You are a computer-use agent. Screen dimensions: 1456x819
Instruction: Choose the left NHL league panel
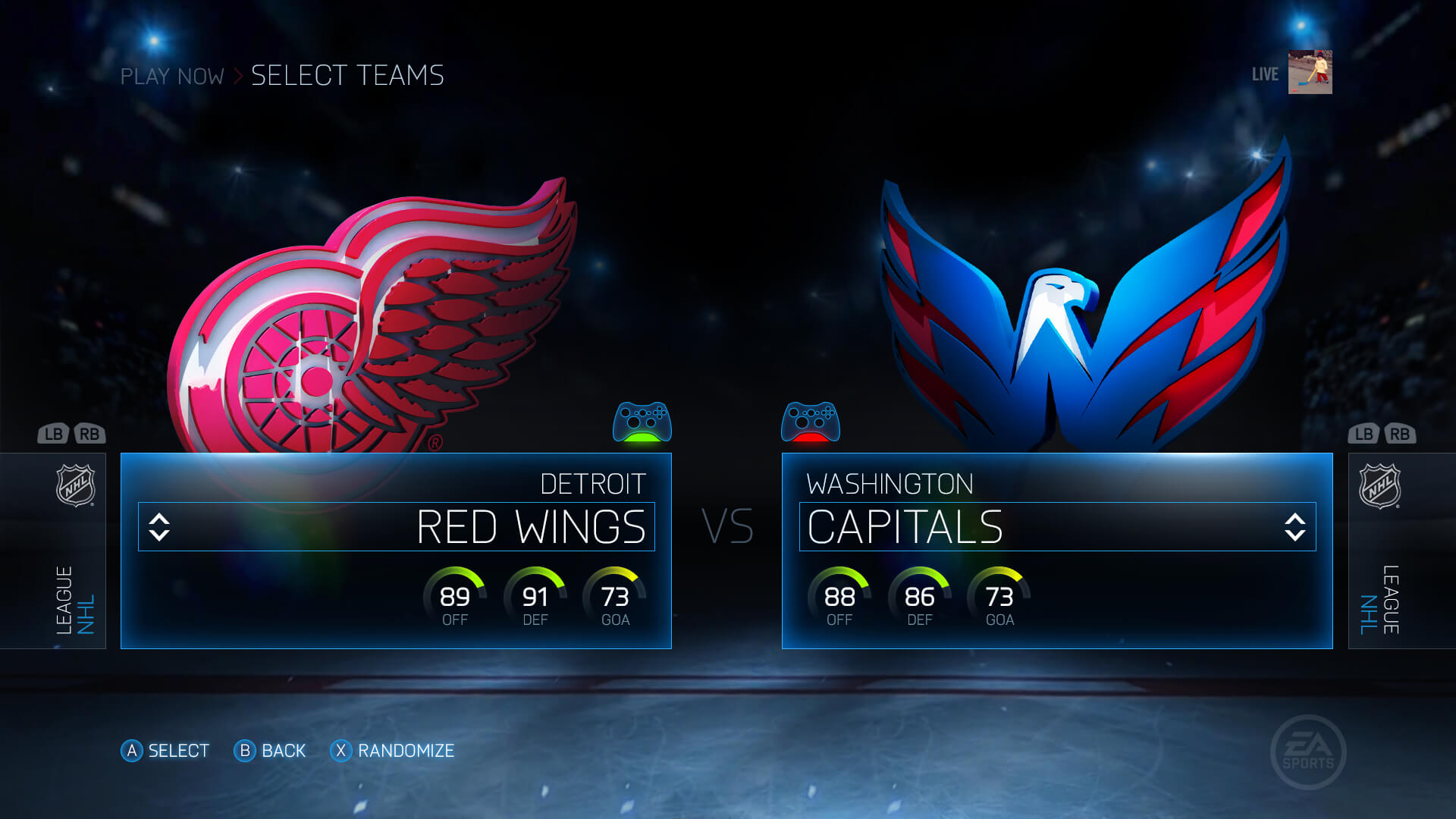pos(75,551)
